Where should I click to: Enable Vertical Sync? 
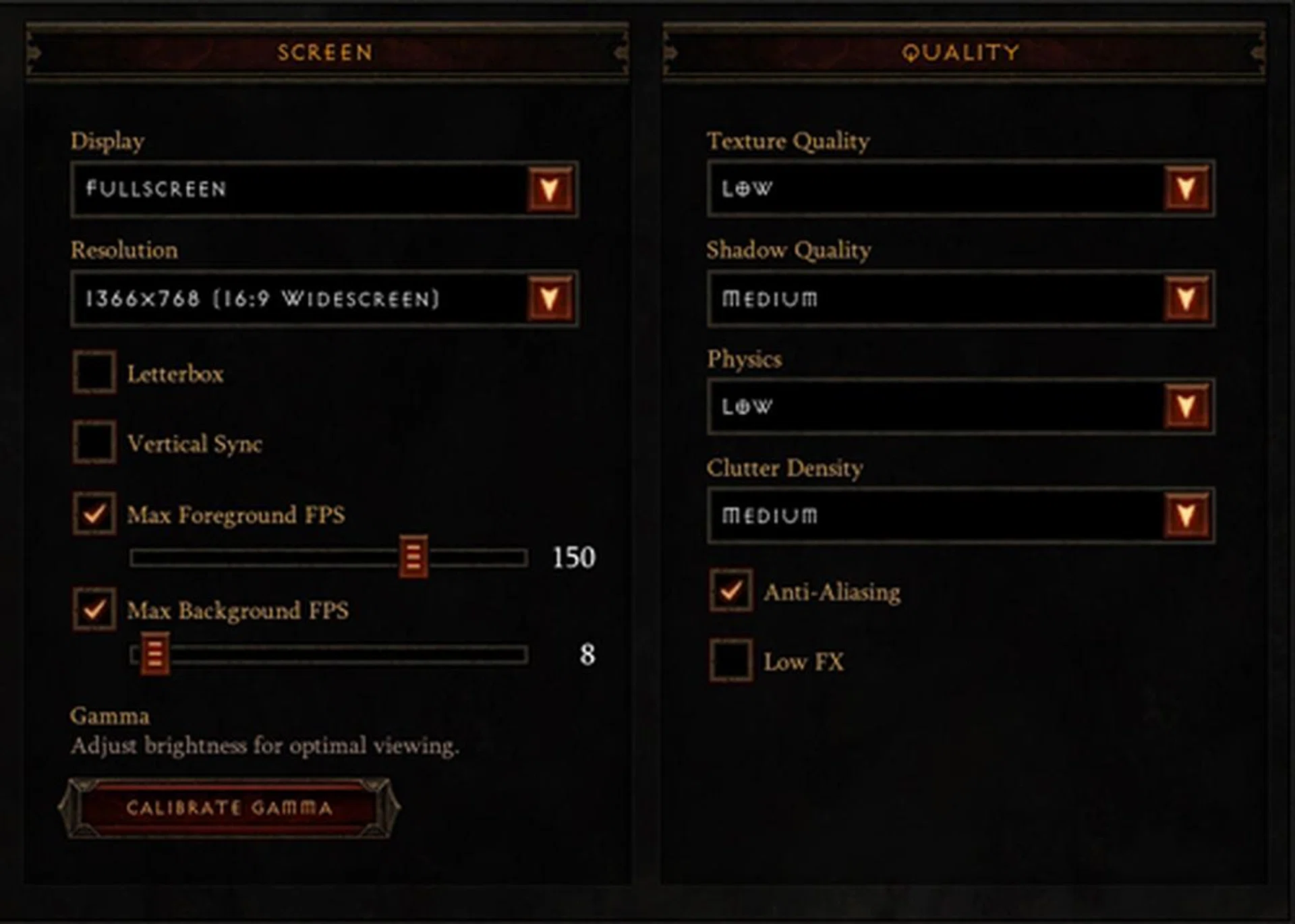click(94, 443)
